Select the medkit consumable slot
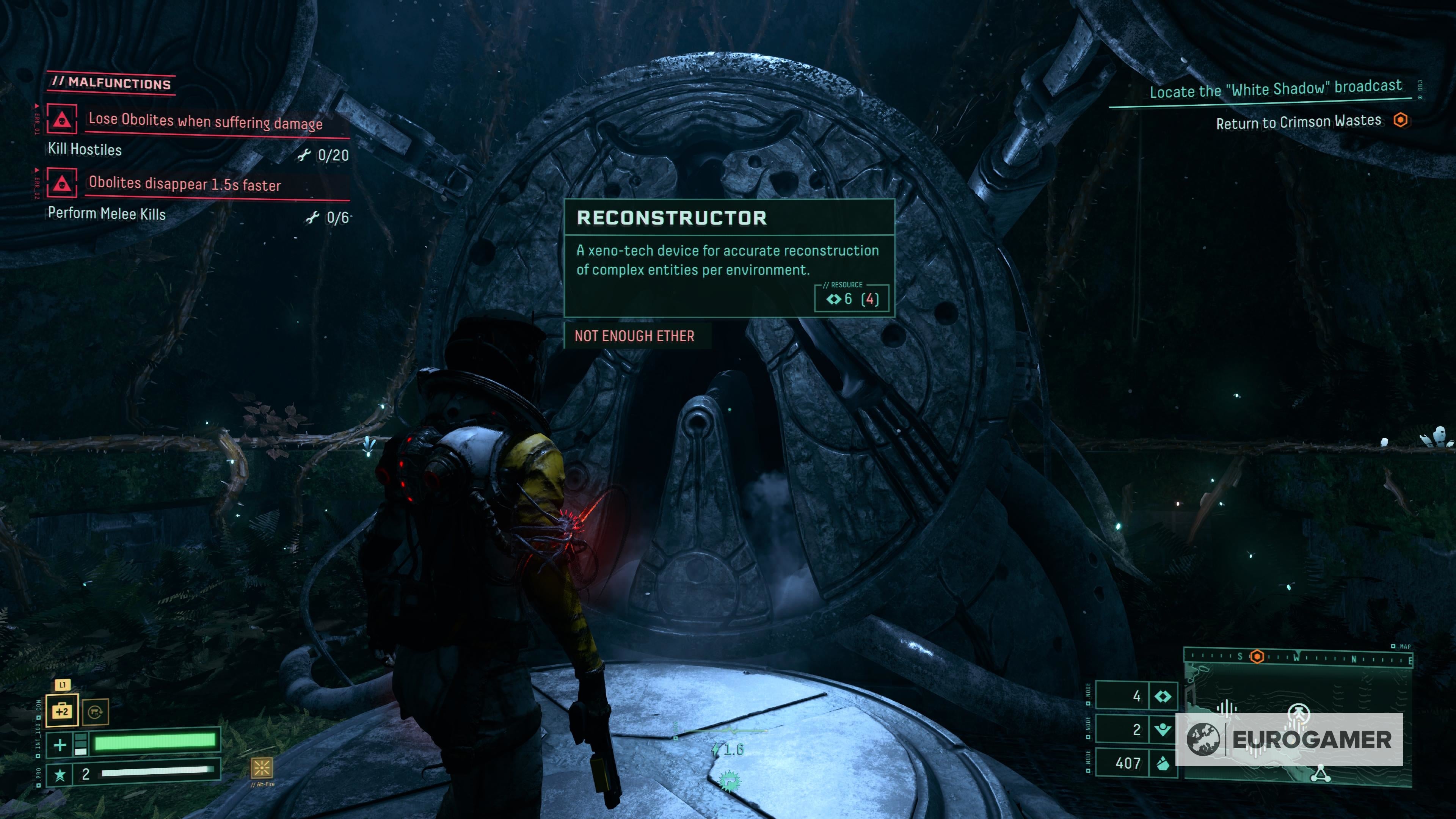Screen dimensions: 1456x819 61,711
